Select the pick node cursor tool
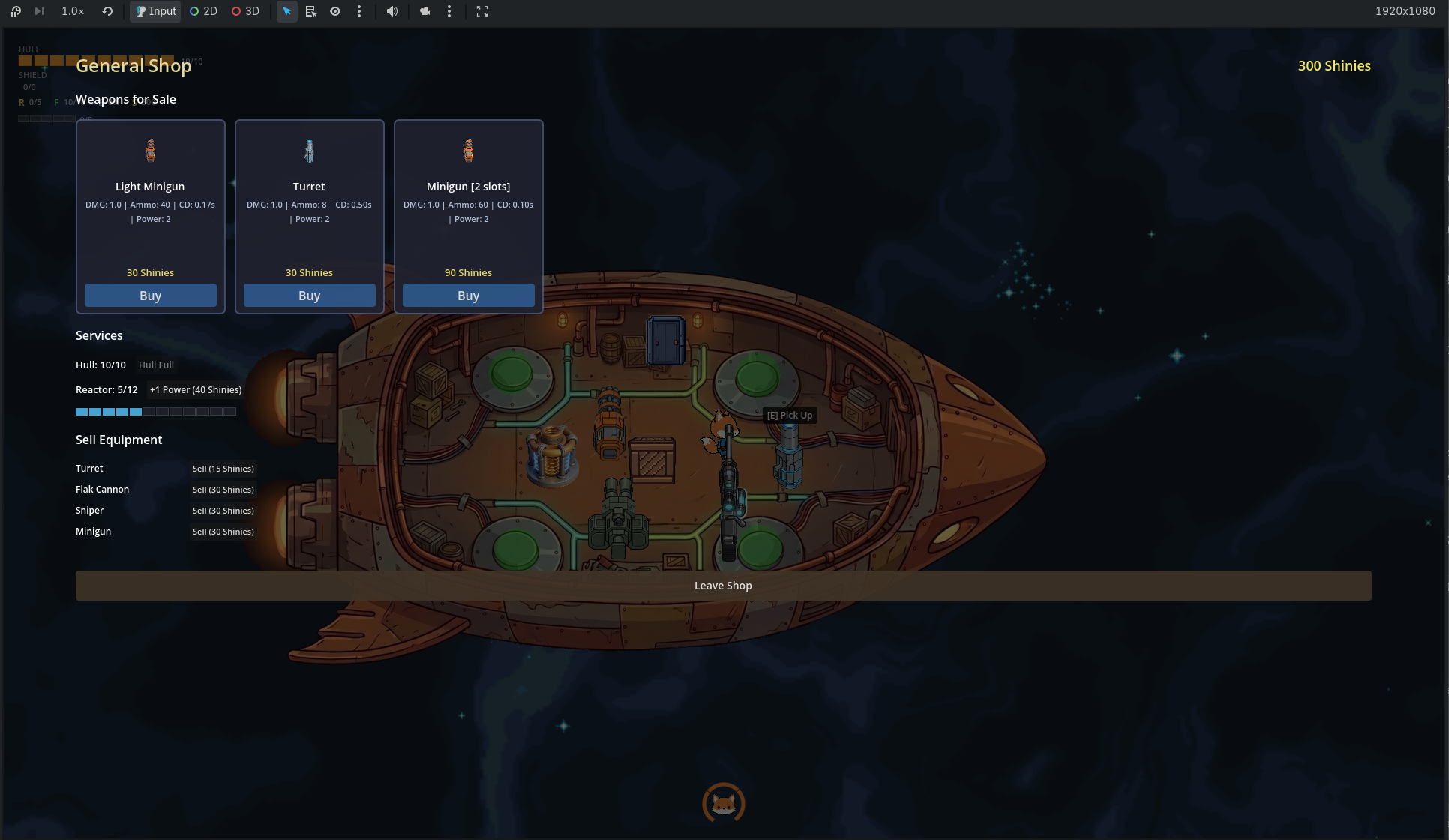The width and height of the screenshot is (1449, 840). [287, 11]
